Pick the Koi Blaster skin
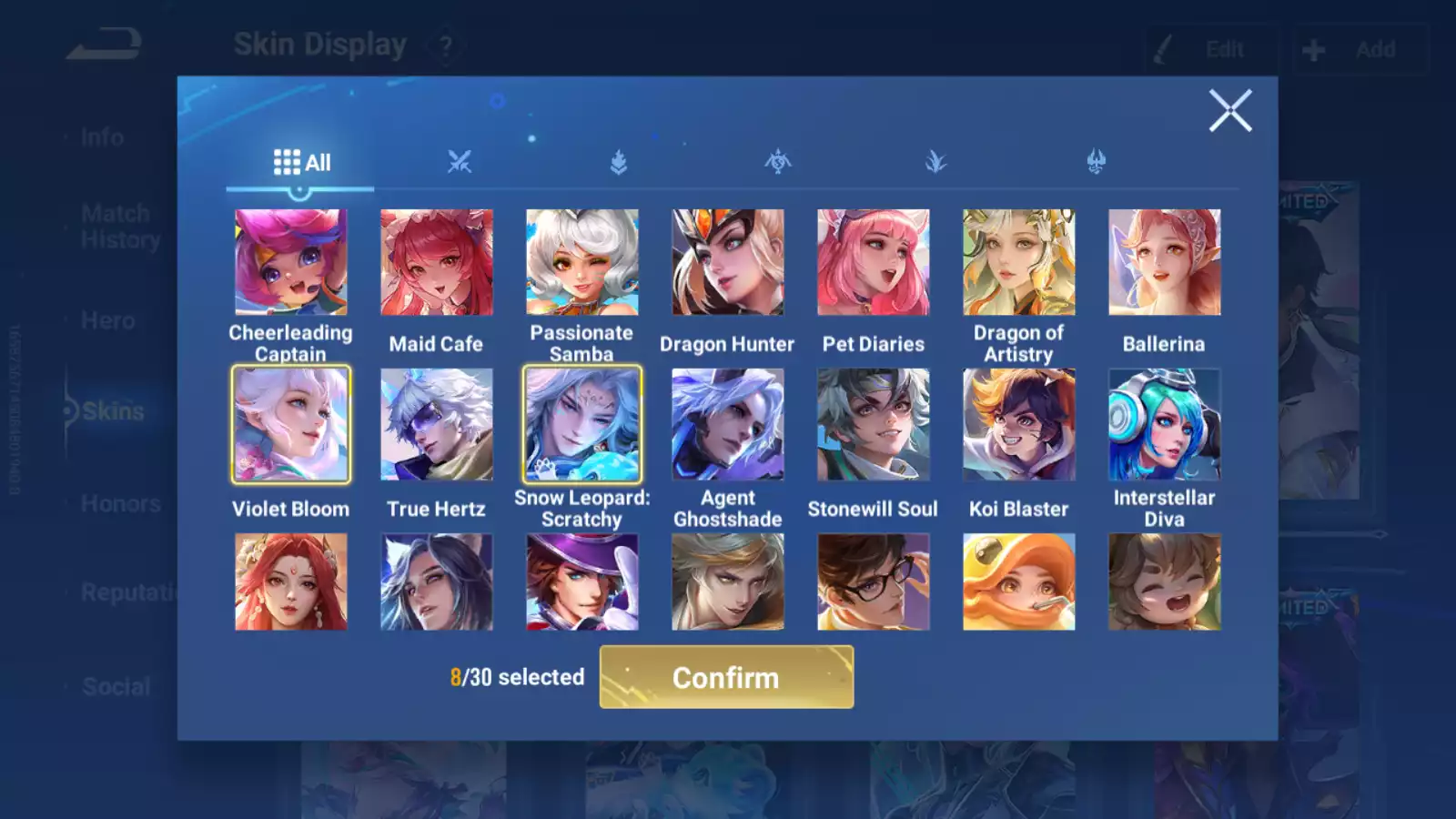This screenshot has height=819, width=1456. 1018,424
